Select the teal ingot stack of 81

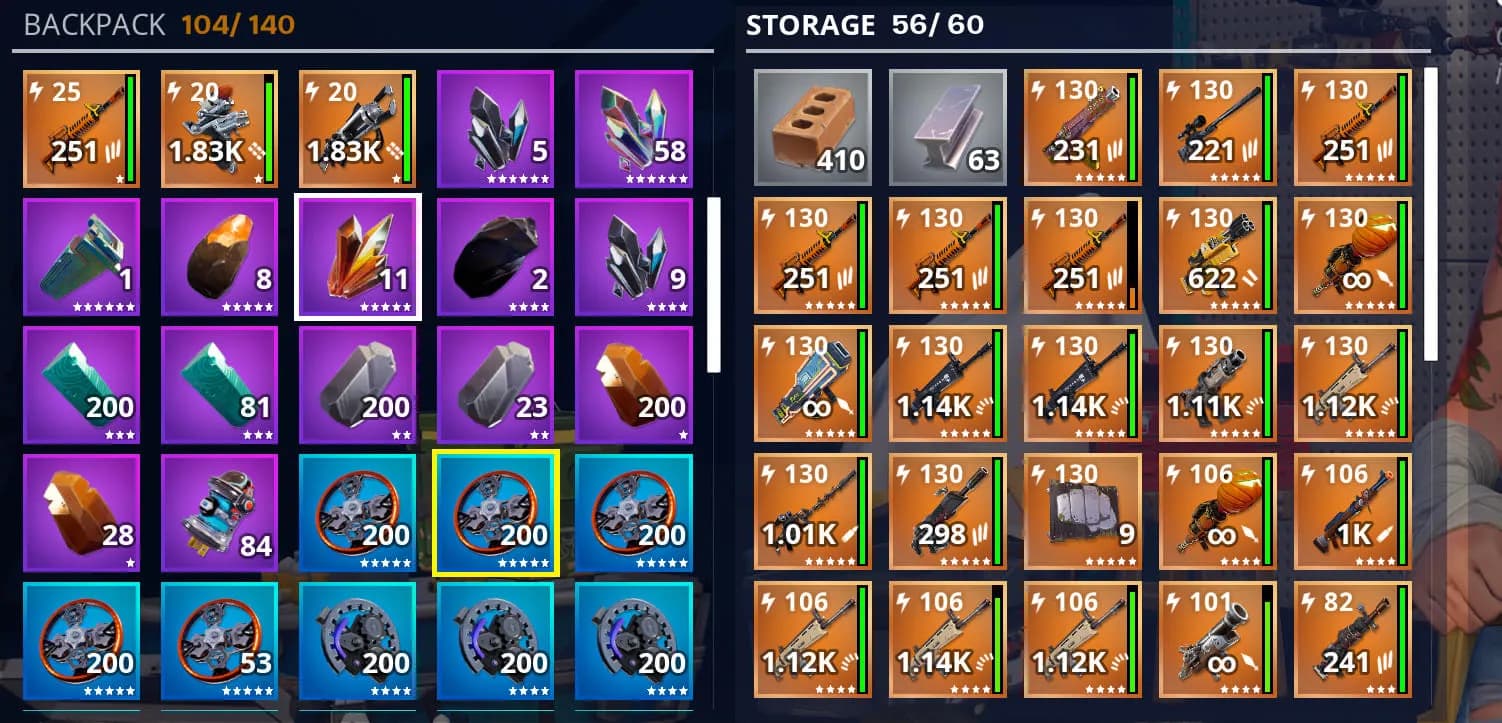coord(220,385)
